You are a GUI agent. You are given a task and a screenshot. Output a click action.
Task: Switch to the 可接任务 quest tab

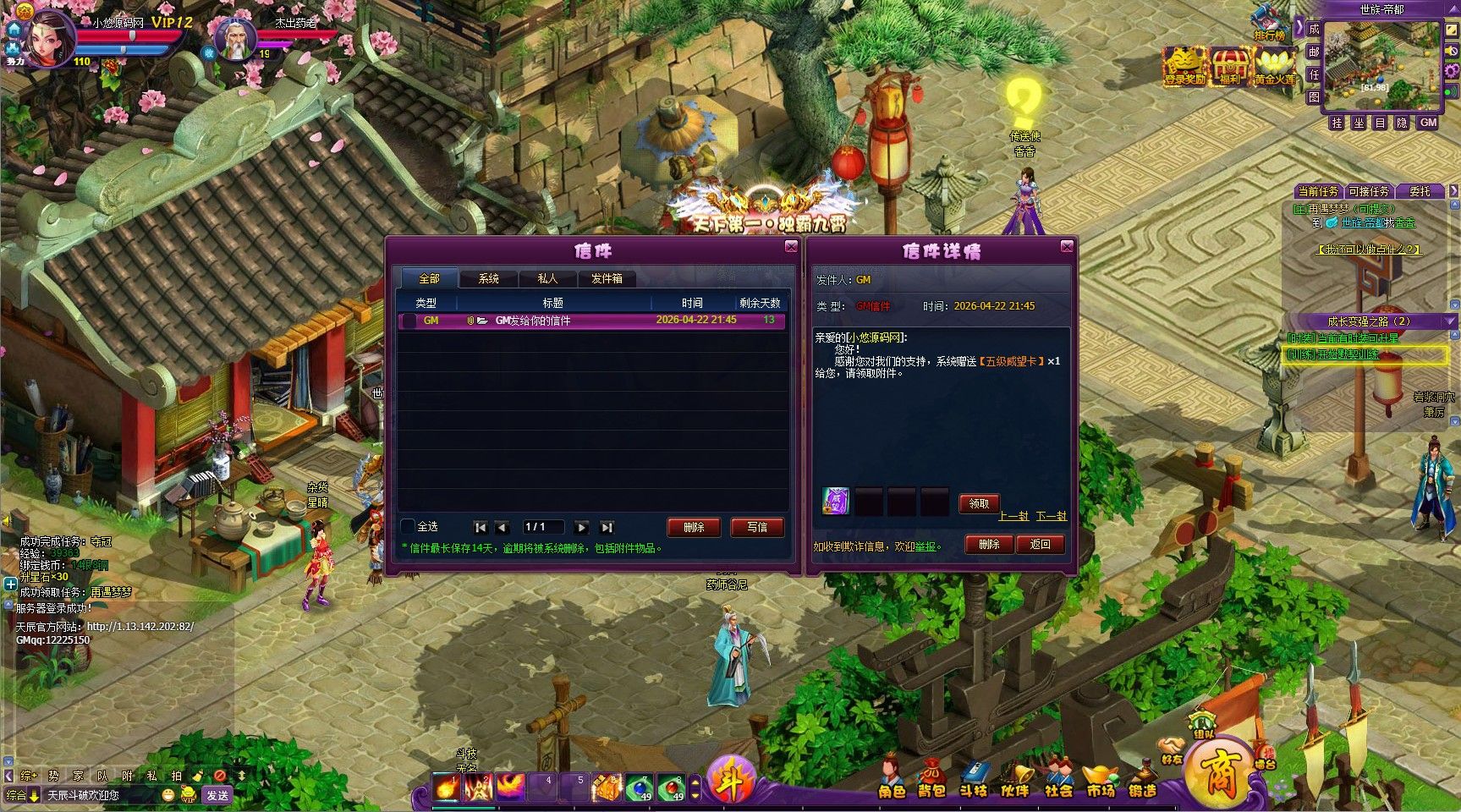point(1369,191)
